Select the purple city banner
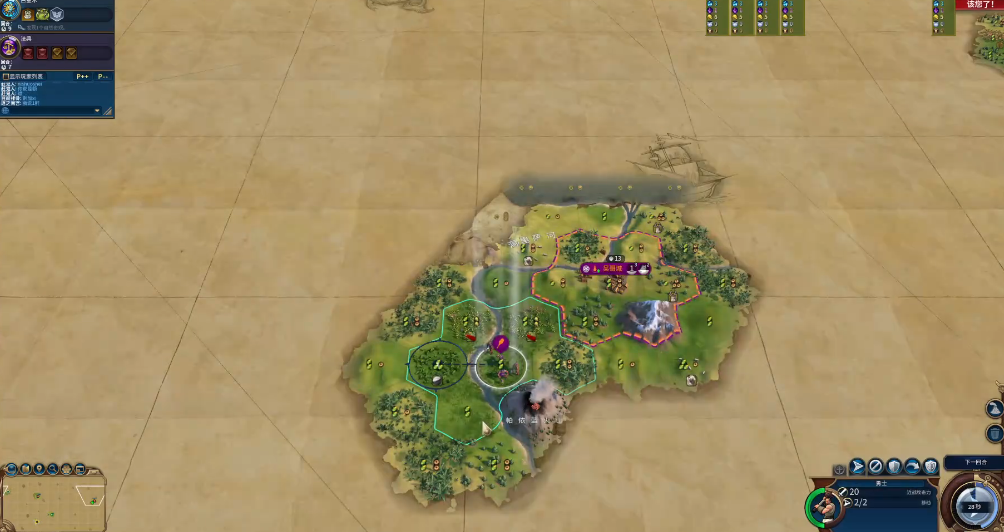 618,269
